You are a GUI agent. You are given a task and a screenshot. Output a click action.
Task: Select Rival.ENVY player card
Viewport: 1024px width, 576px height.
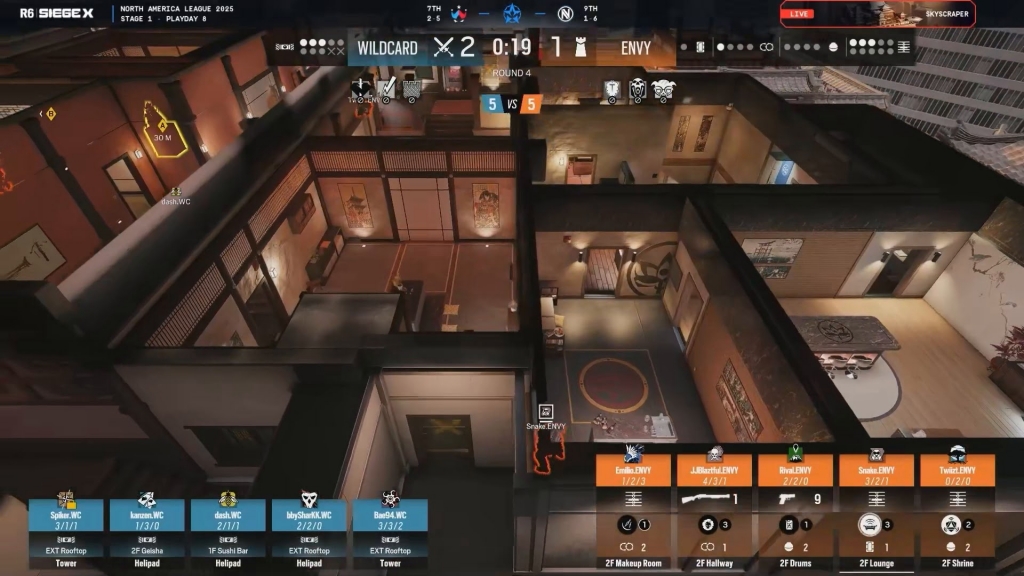coord(795,470)
